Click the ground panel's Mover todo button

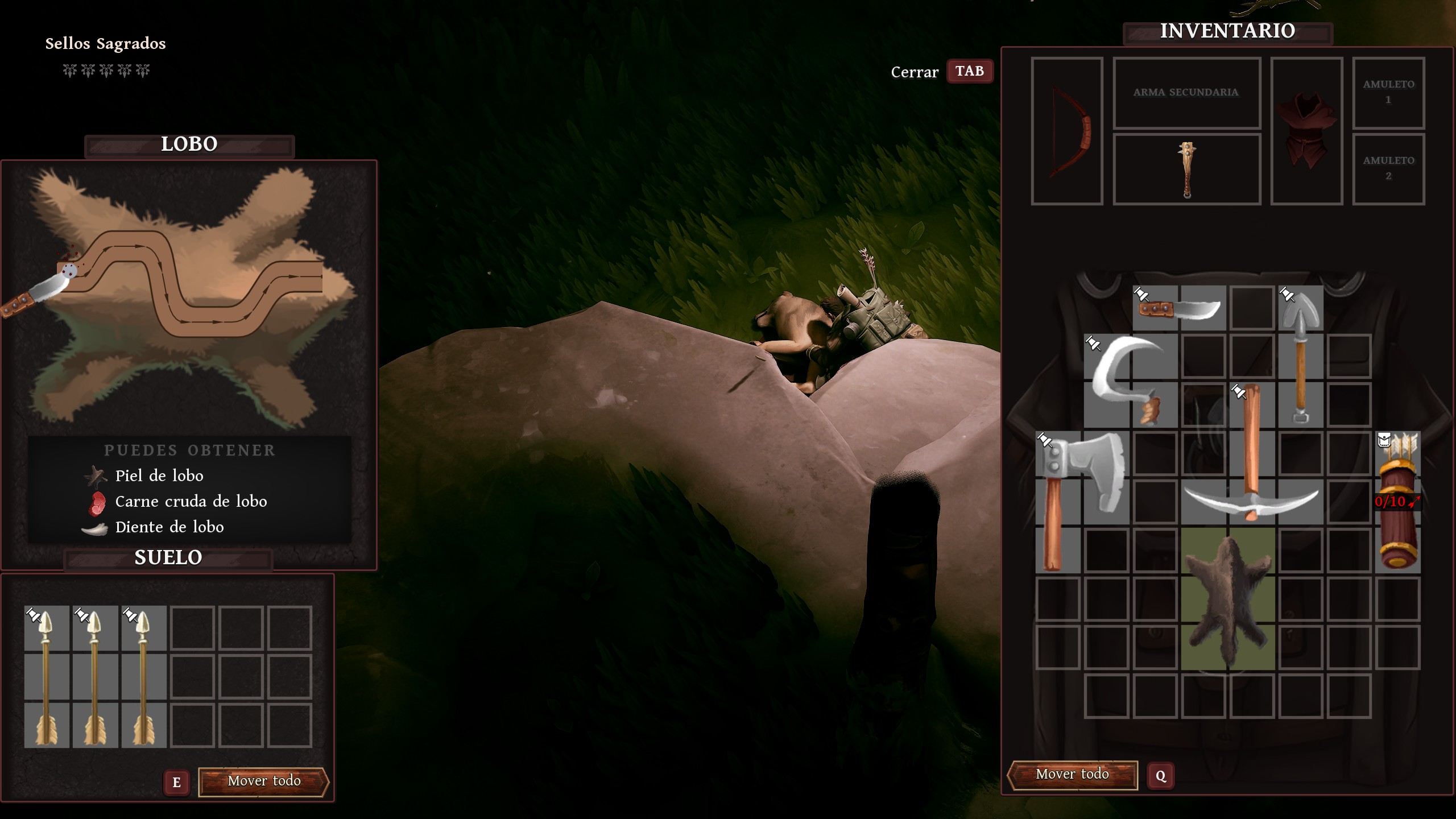(264, 781)
